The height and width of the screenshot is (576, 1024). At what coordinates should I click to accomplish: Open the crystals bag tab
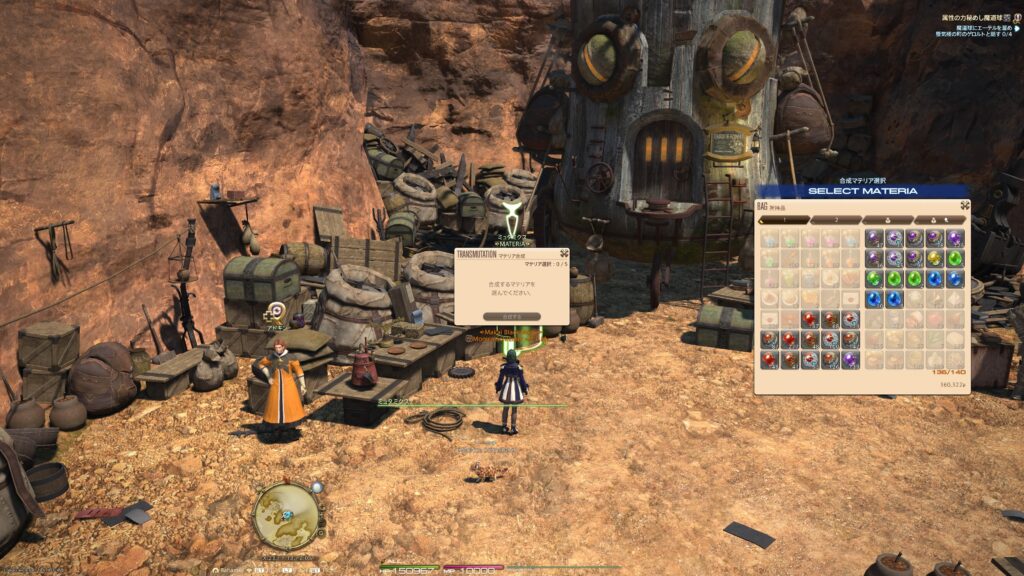888,220
